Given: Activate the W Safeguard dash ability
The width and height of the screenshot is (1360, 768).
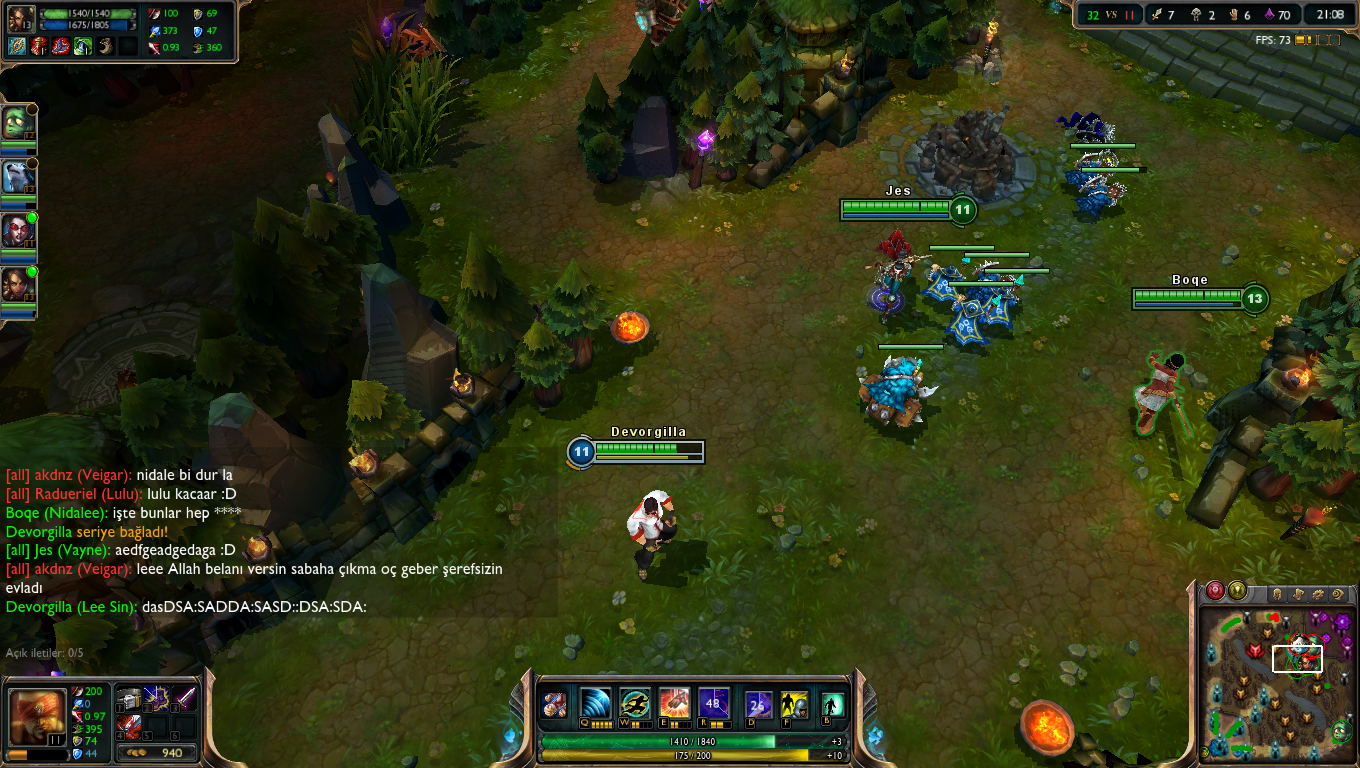Looking at the screenshot, I should point(634,703).
